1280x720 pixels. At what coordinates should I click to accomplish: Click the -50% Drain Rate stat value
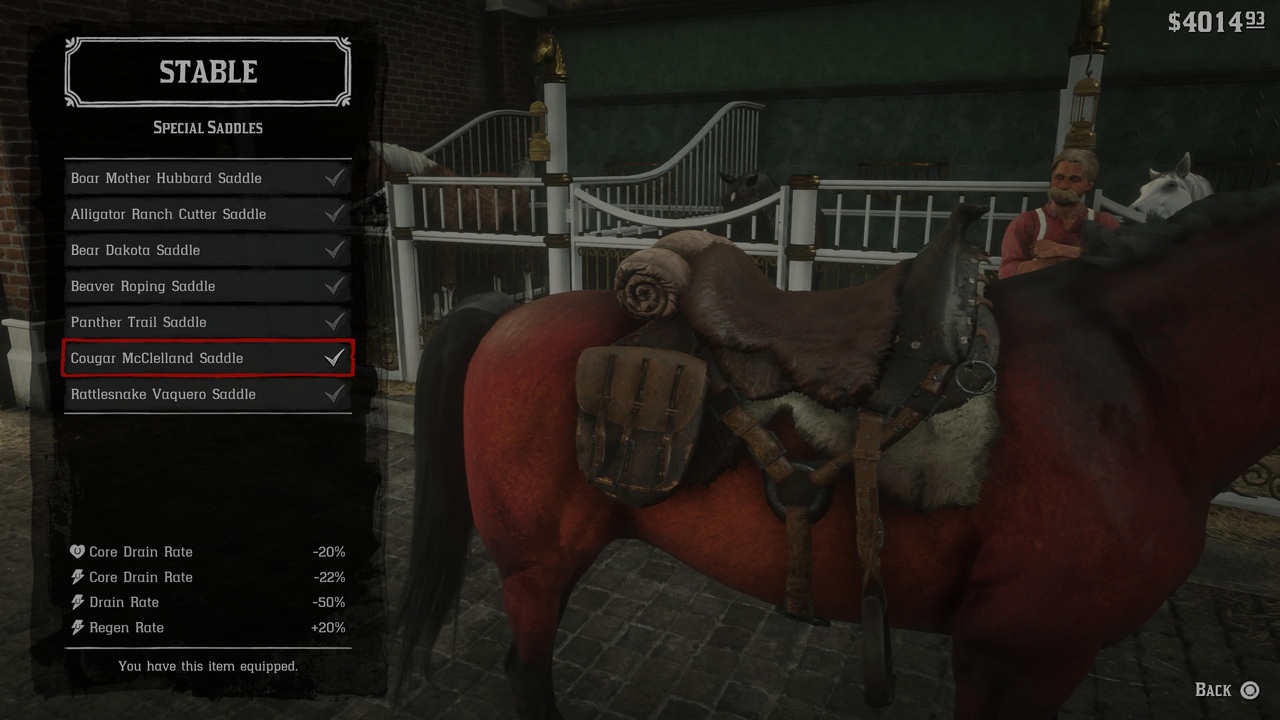pyautogui.click(x=331, y=601)
